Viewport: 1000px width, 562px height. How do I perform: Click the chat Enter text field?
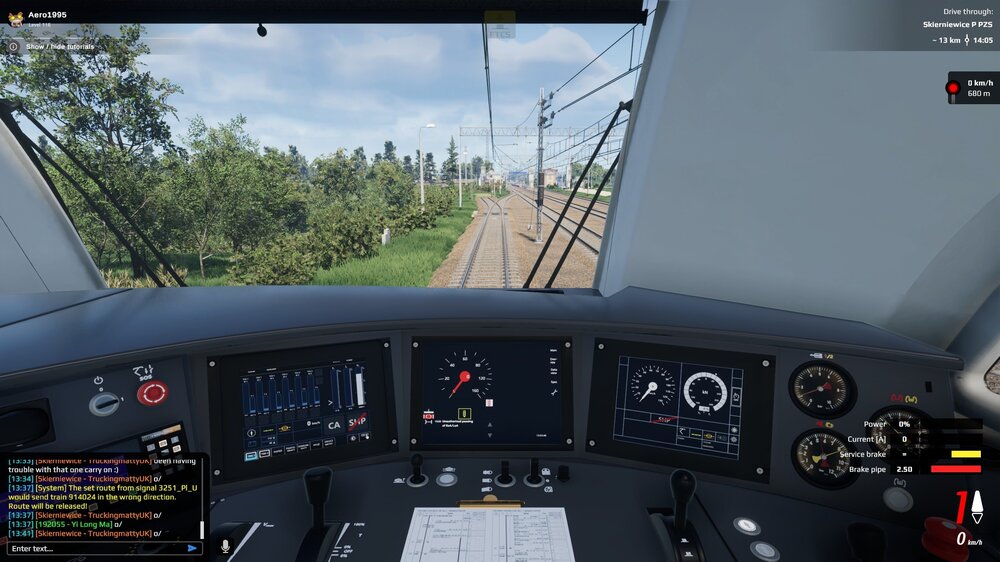click(x=95, y=548)
